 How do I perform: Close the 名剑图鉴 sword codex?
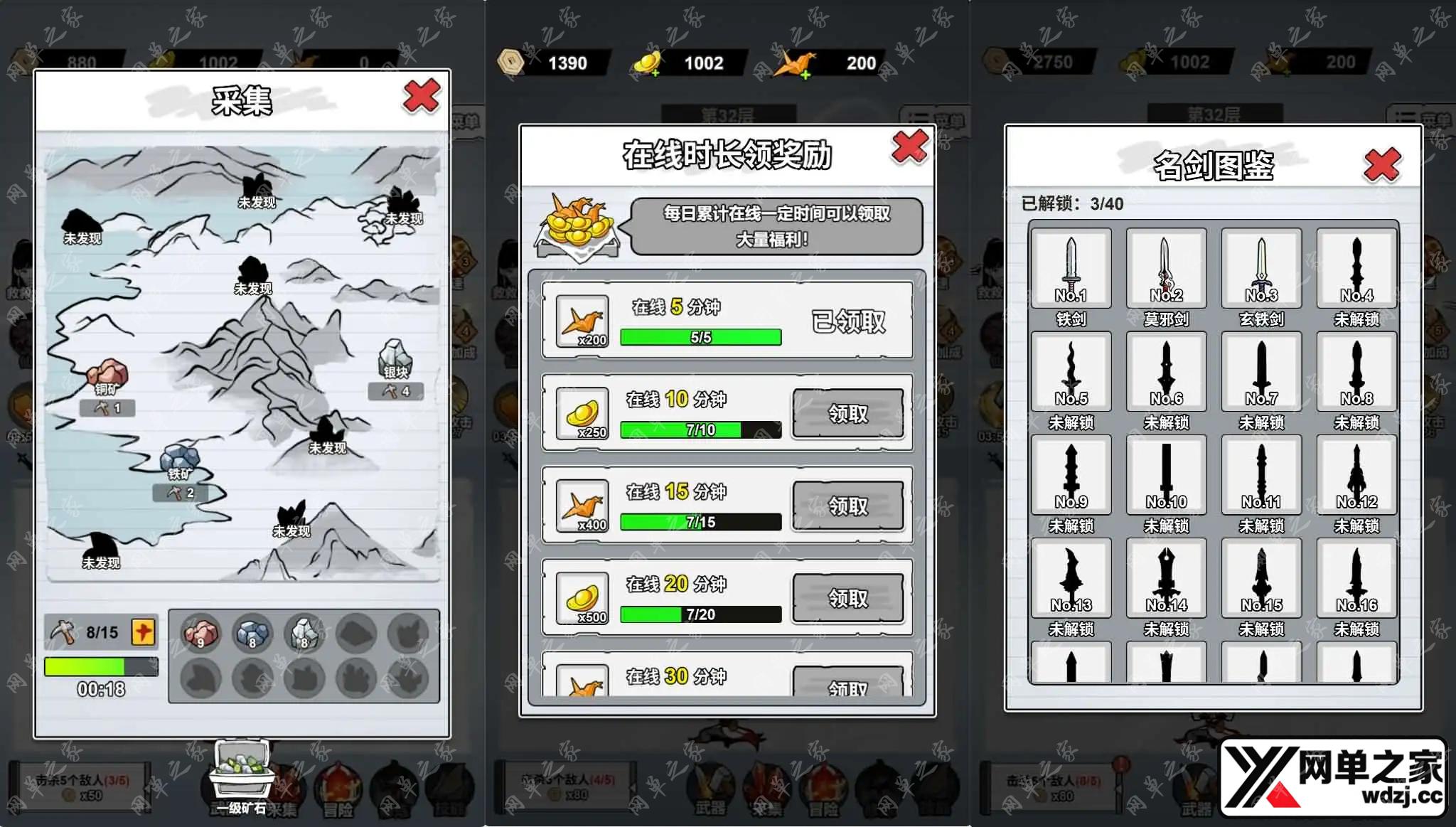click(1381, 165)
